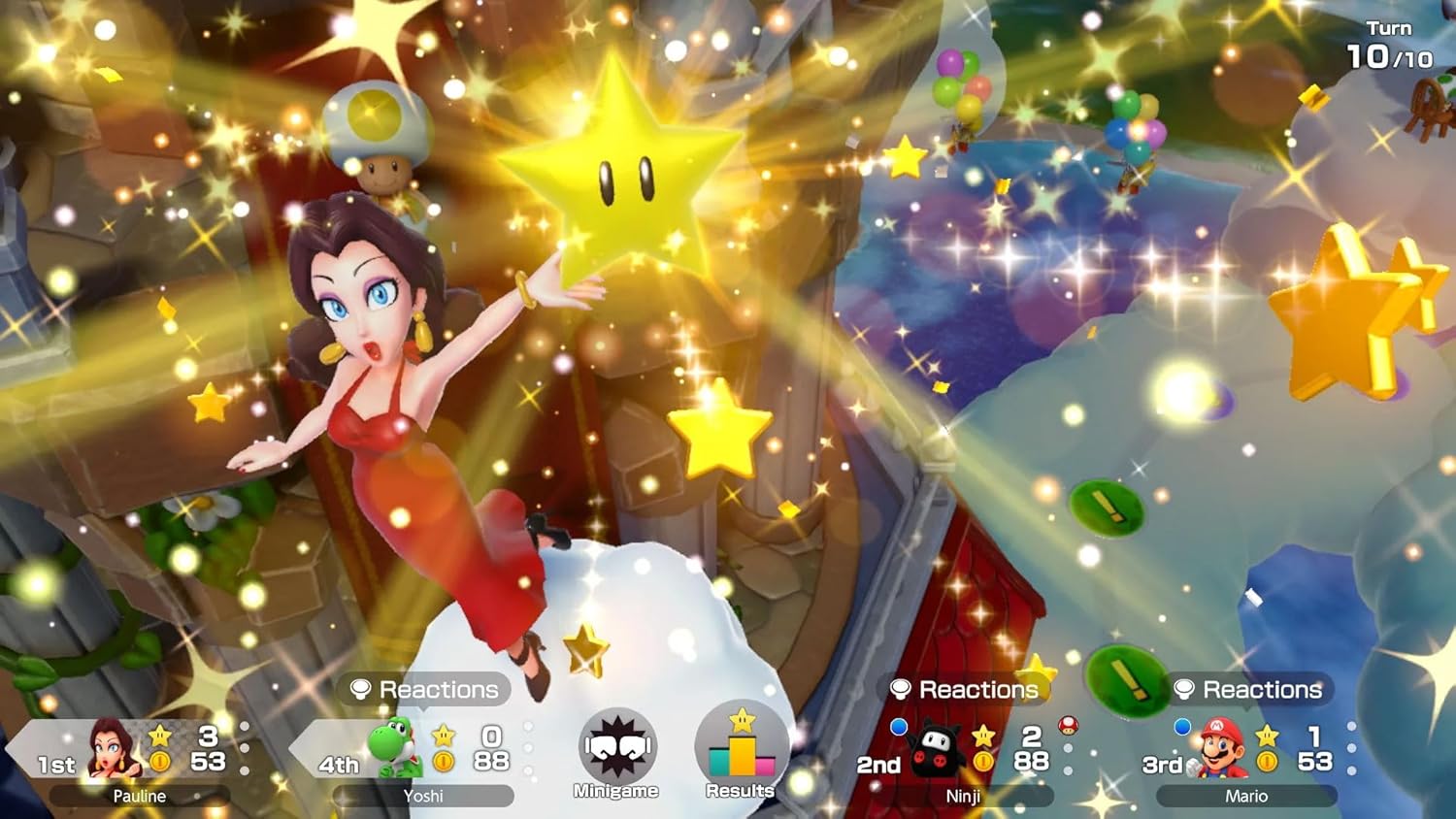The height and width of the screenshot is (819, 1456).
Task: Expand the Reactions panel above Ninji
Action: (x=964, y=690)
